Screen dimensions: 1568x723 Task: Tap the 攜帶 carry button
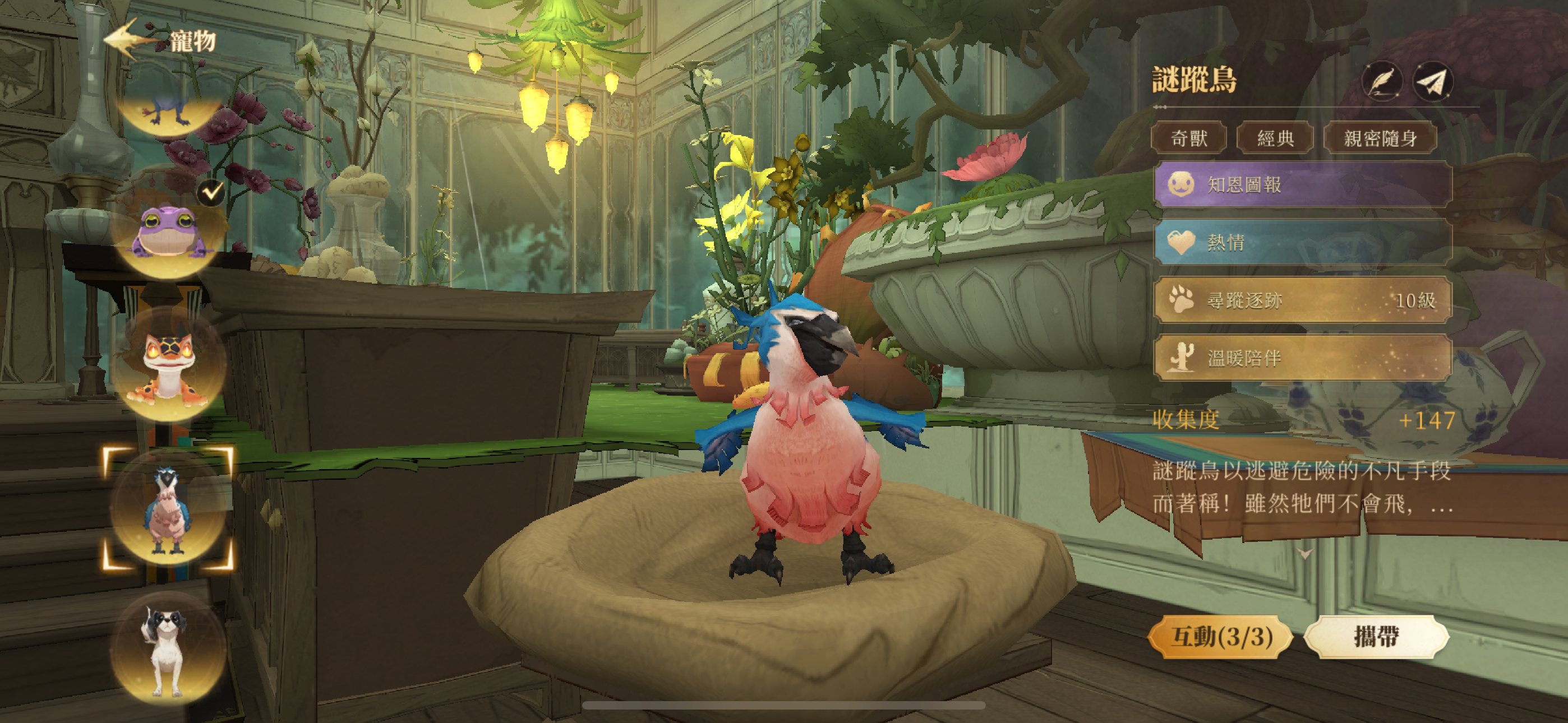[1376, 637]
